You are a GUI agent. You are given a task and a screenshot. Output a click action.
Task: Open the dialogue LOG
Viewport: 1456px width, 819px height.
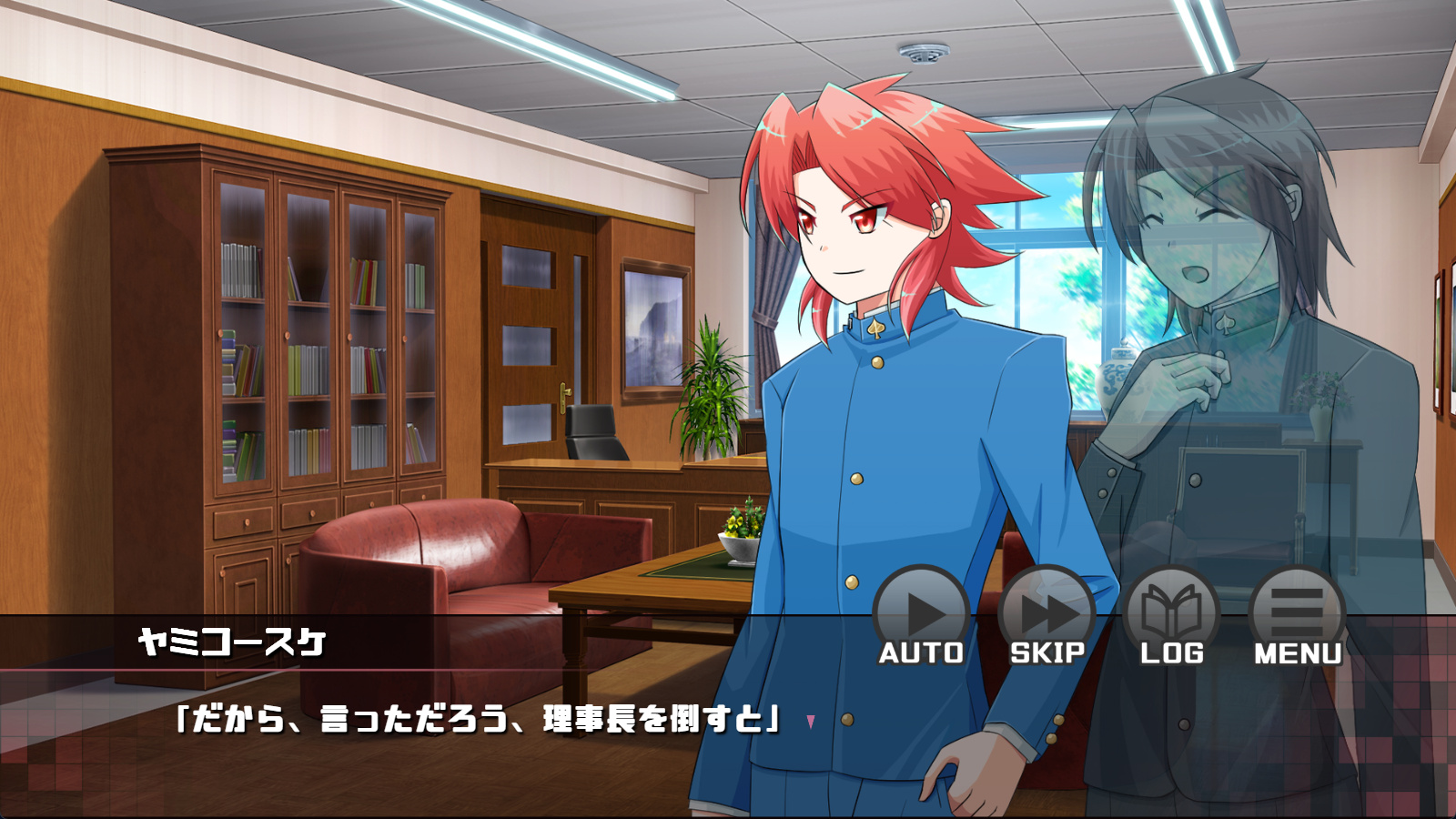(1172, 616)
